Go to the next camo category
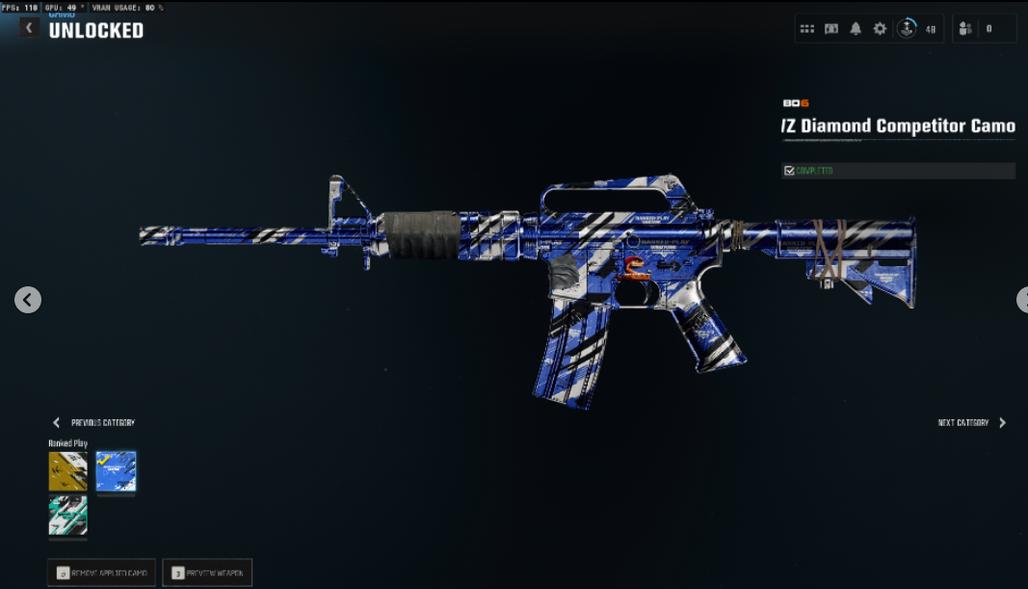This screenshot has height=589, width=1028. (972, 423)
